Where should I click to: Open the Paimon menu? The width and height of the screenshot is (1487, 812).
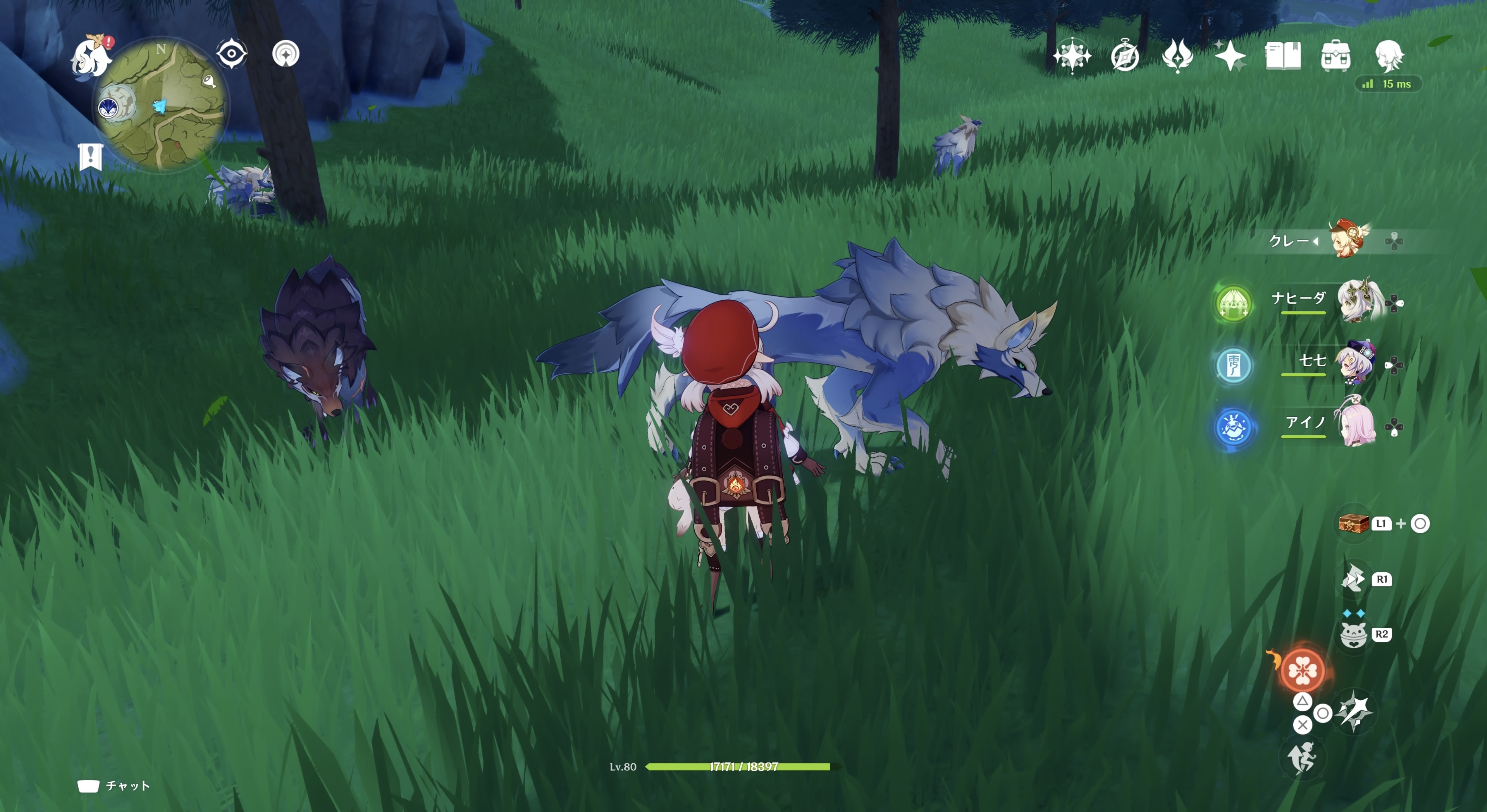[91, 57]
